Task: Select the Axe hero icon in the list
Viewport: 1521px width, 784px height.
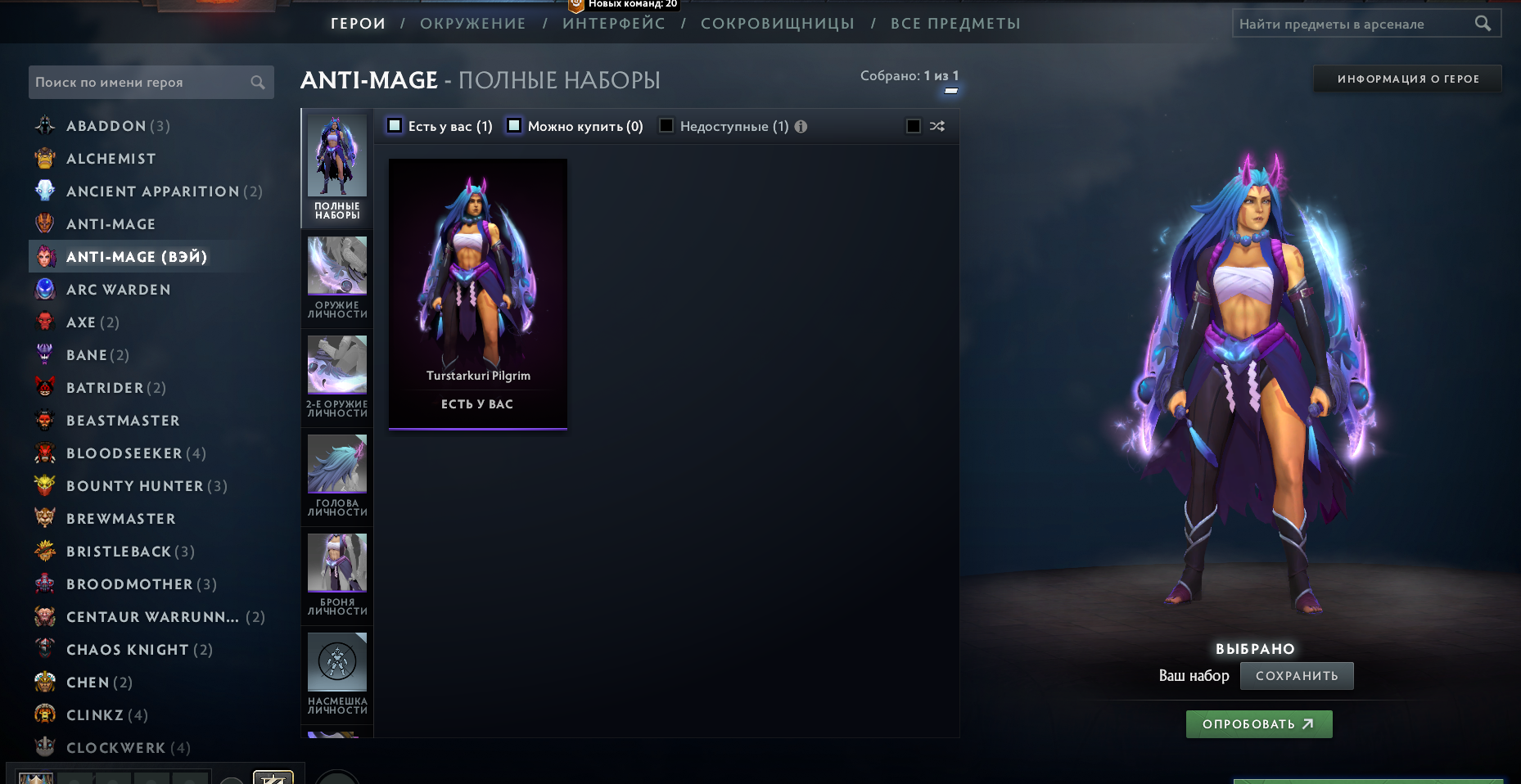Action: 45,322
